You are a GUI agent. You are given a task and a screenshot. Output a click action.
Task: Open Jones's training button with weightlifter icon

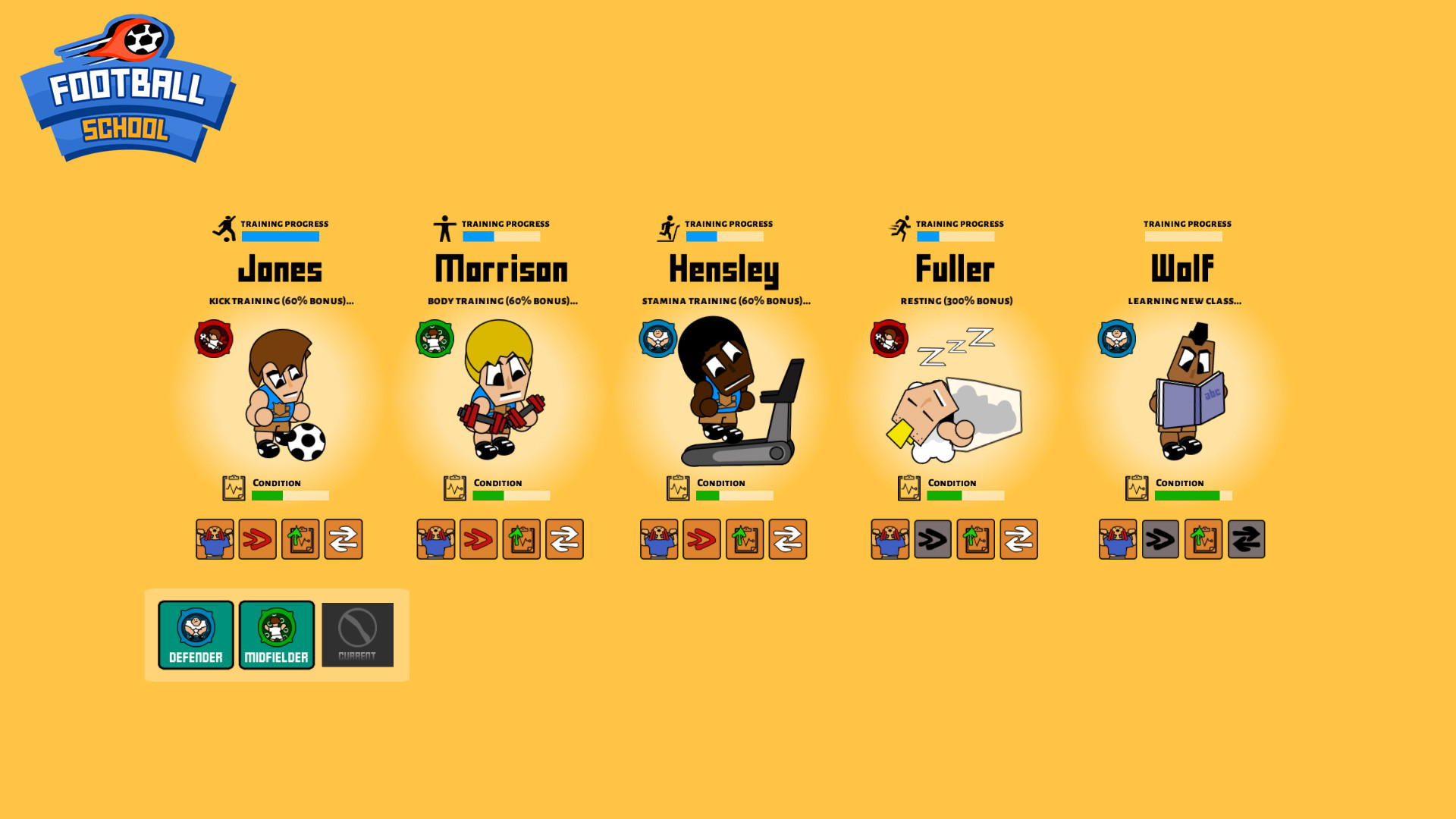215,539
